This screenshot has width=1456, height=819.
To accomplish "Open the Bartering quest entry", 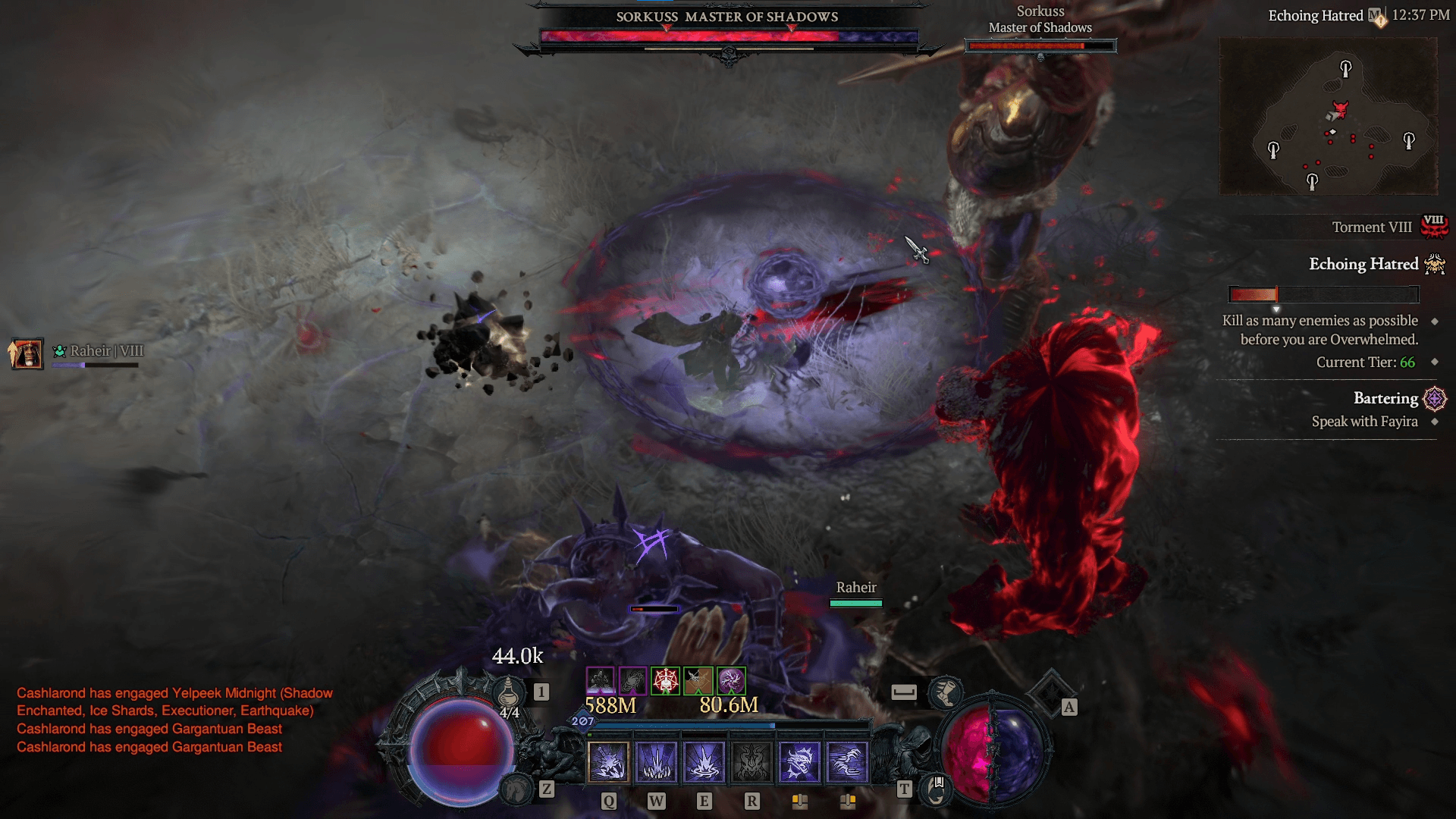I will coord(1385,398).
